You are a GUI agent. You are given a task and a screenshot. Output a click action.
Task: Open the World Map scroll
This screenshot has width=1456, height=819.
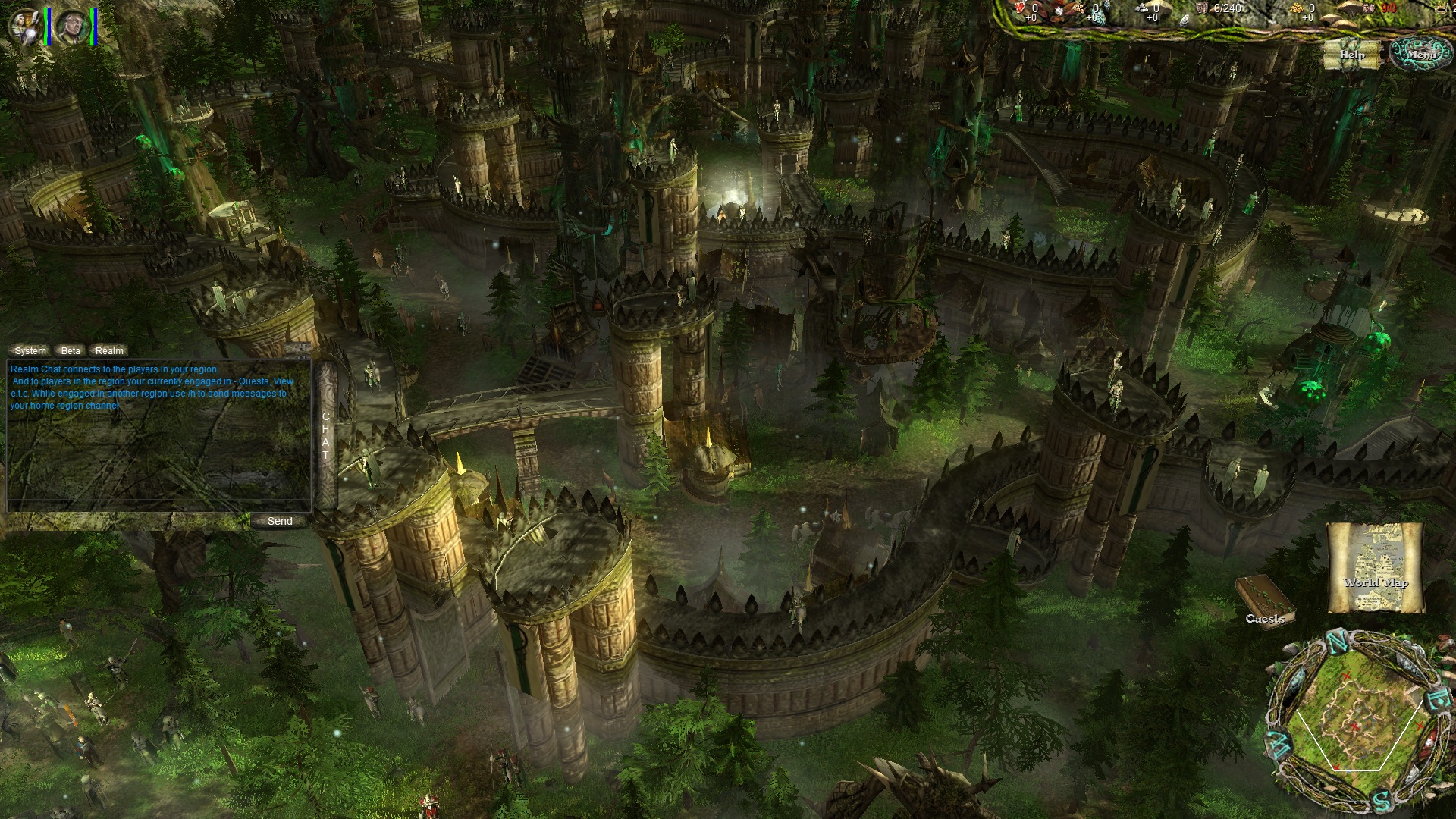(1375, 567)
